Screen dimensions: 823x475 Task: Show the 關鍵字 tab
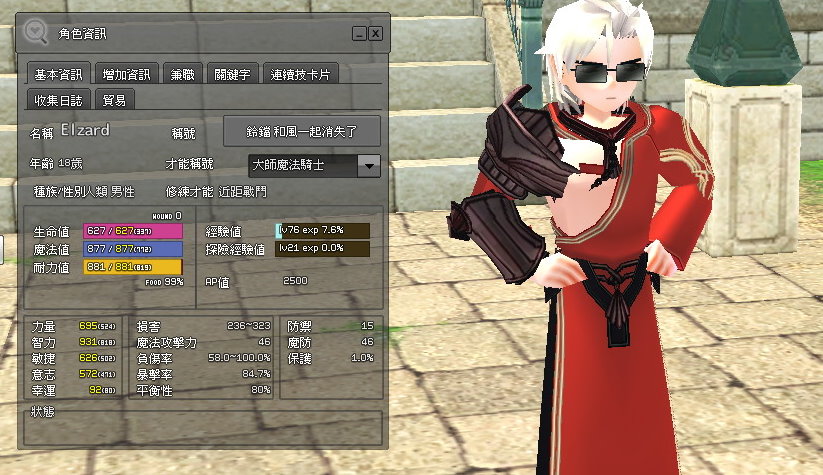[232, 75]
